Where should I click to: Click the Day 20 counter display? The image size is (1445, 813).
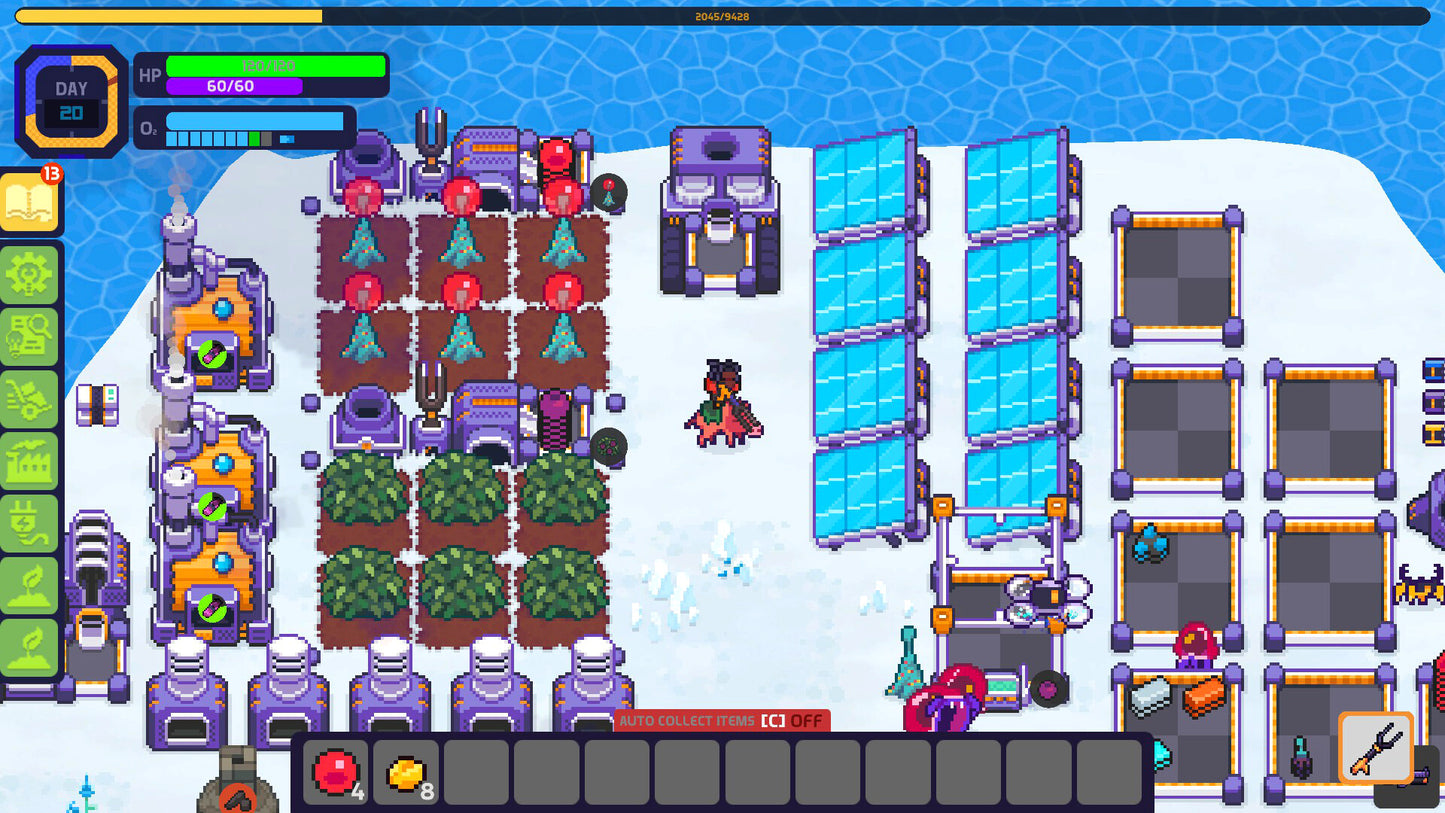tap(70, 100)
